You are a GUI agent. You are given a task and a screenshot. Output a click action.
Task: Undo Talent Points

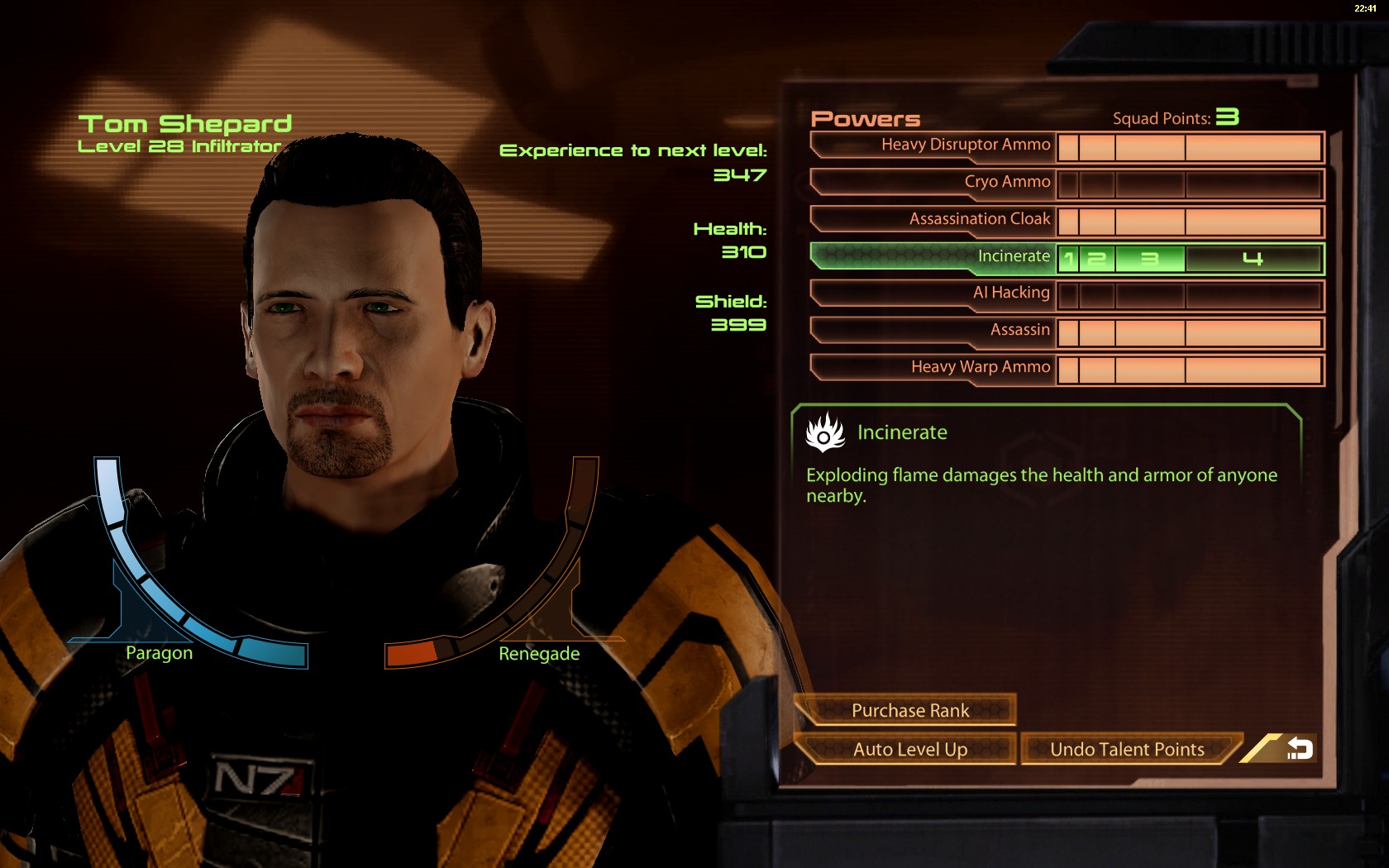point(1127,750)
